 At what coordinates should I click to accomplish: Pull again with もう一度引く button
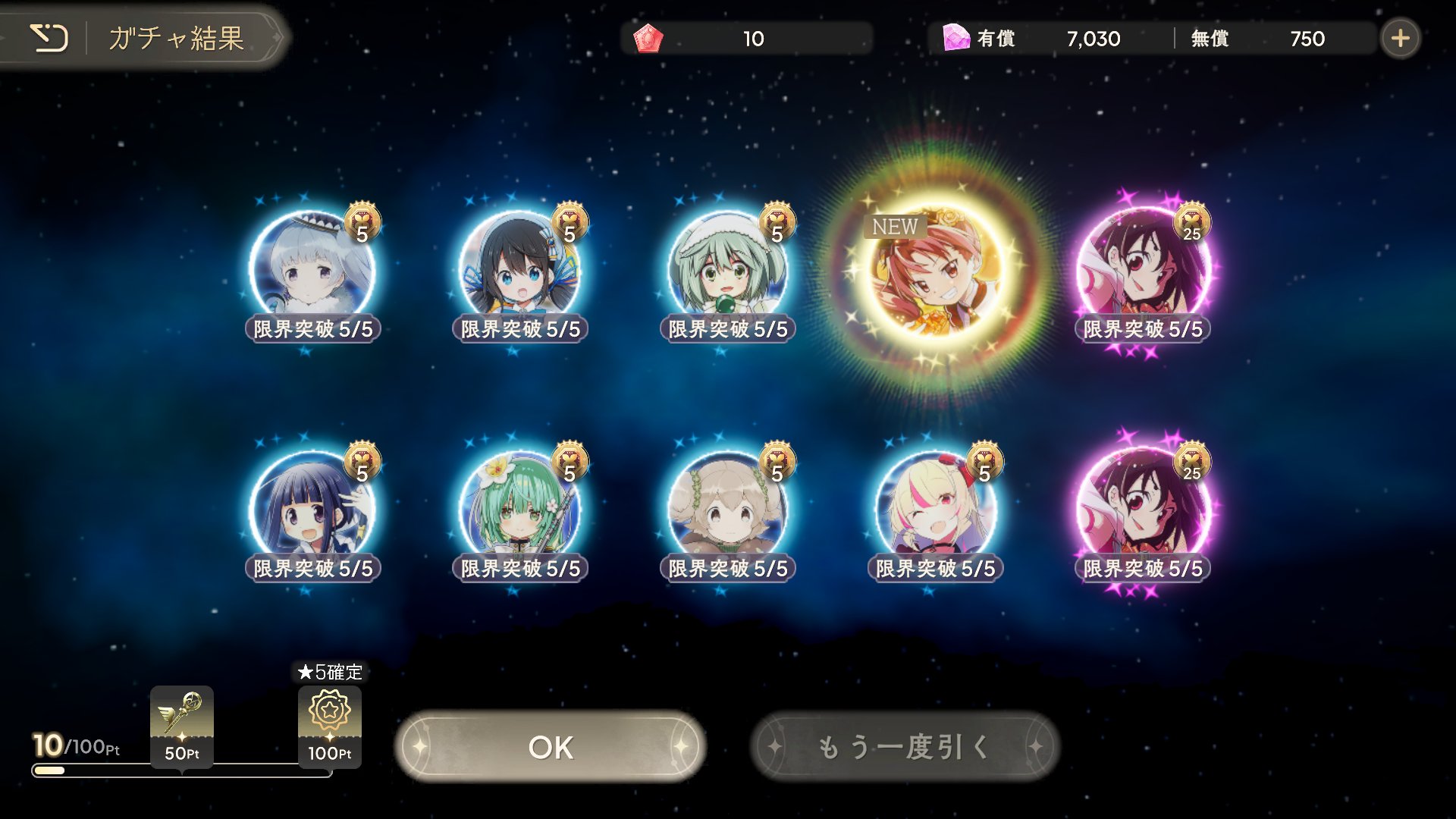905,747
